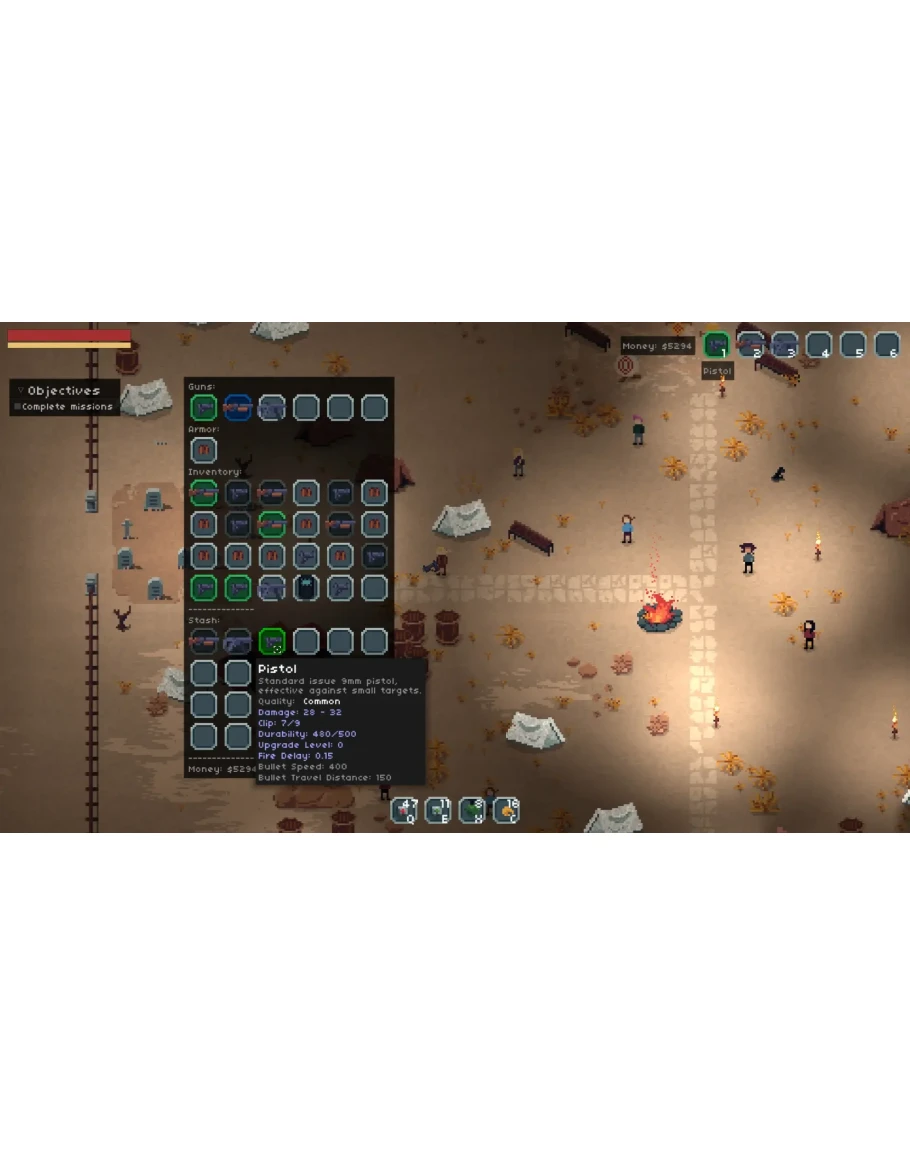Select the green pistol in the Guns row
The image size is (910, 1155).
point(204,408)
